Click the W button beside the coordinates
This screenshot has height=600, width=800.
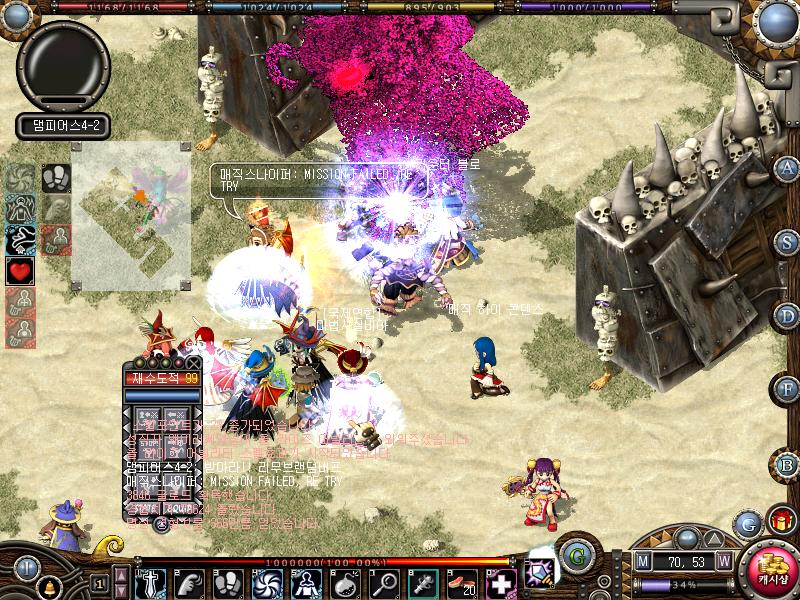click(722, 562)
